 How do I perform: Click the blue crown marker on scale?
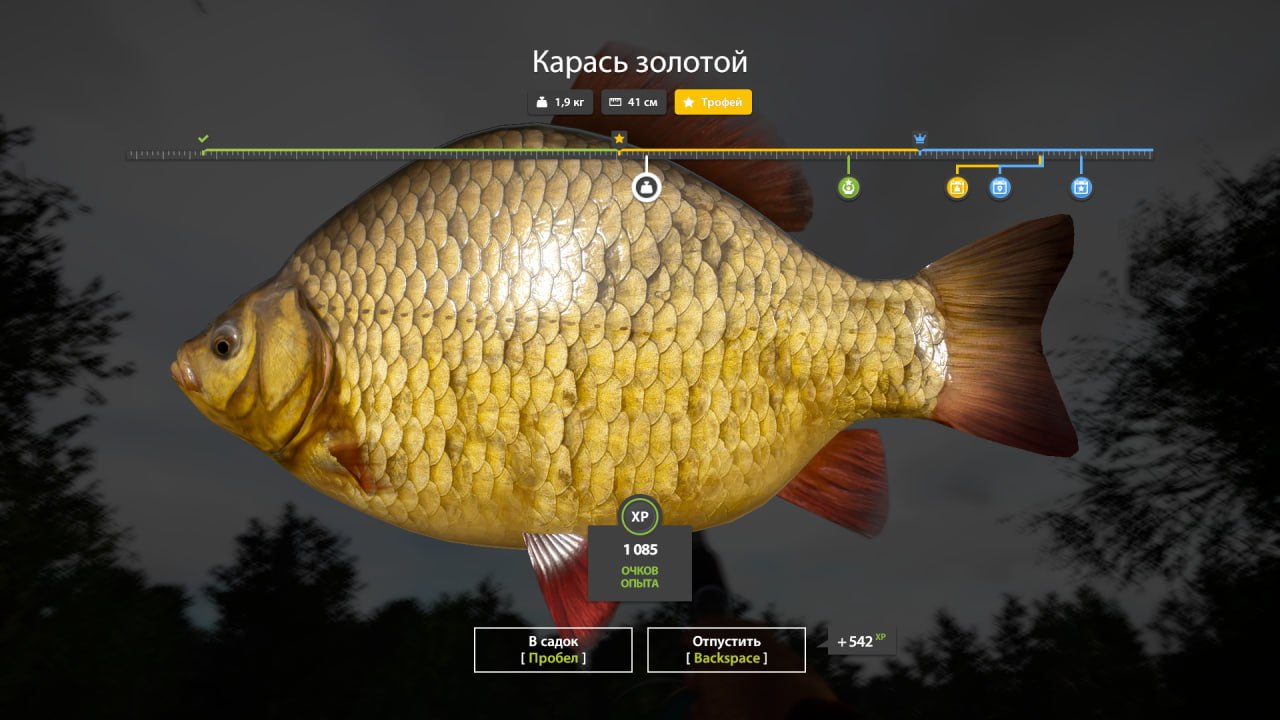[920, 138]
